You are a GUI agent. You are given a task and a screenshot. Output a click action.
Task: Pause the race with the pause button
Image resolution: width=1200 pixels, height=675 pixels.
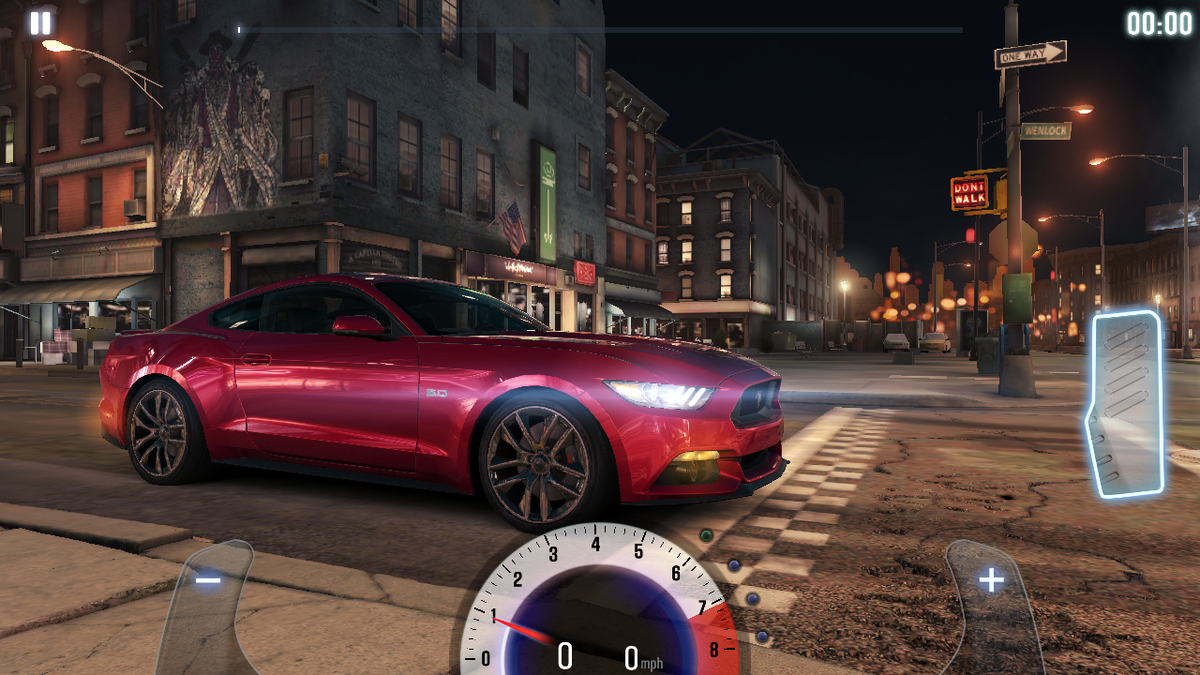coord(40,23)
